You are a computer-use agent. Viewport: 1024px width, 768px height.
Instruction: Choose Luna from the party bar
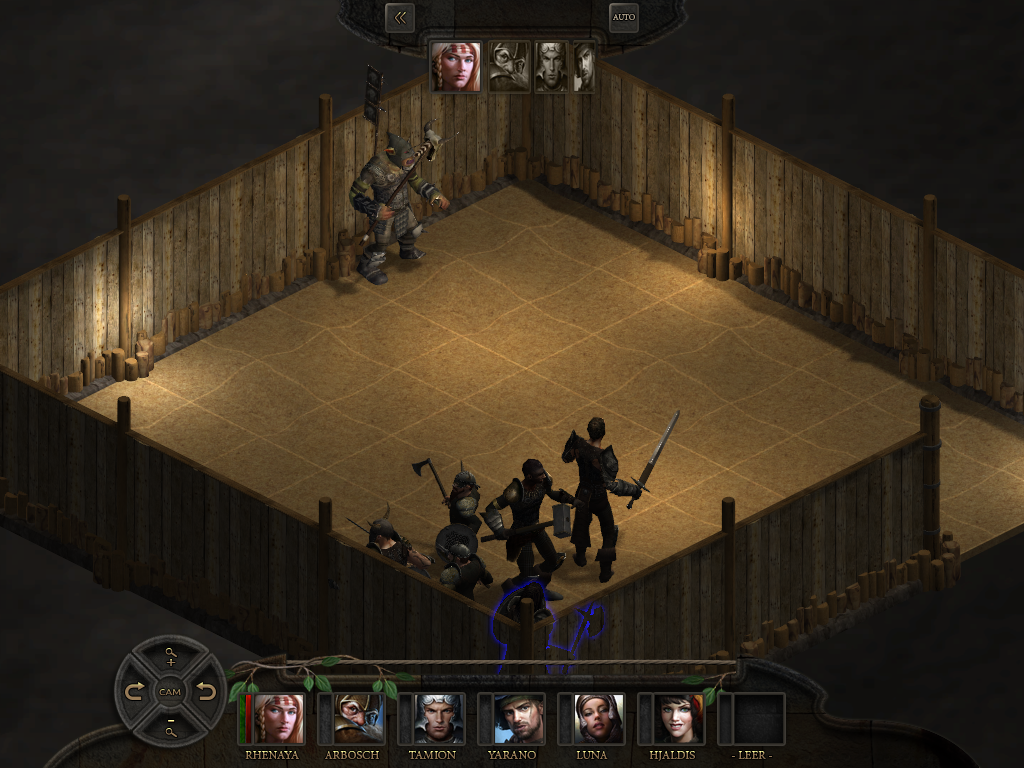tap(598, 719)
